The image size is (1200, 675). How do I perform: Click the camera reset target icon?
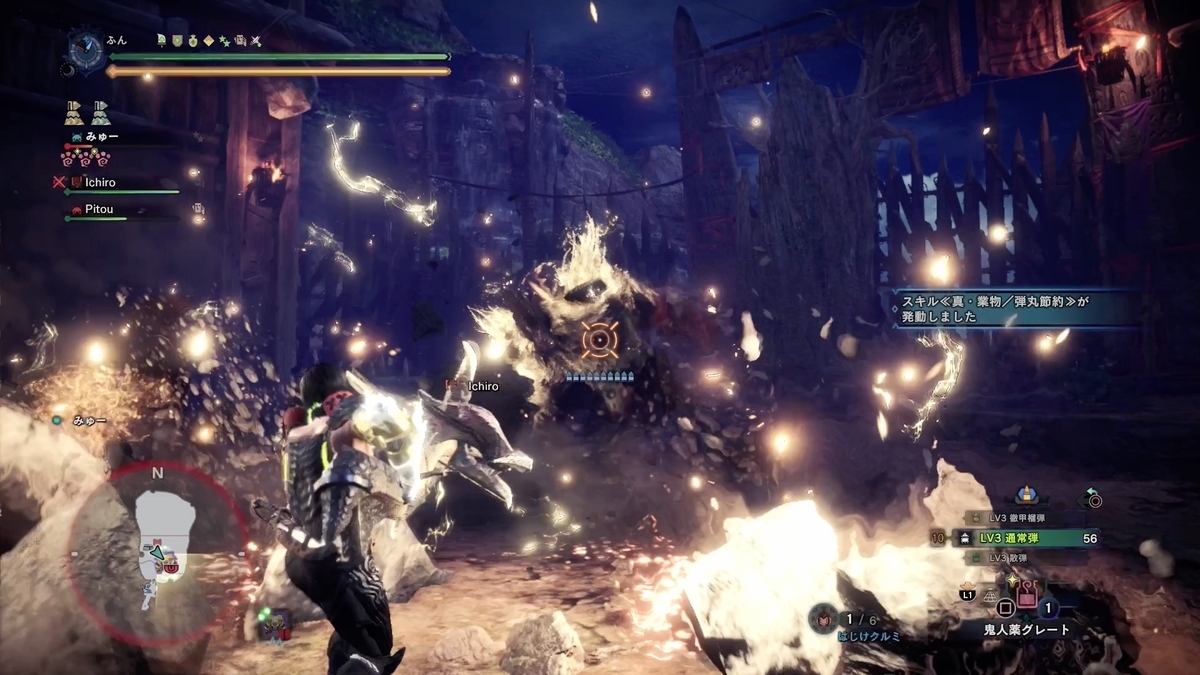1093,498
